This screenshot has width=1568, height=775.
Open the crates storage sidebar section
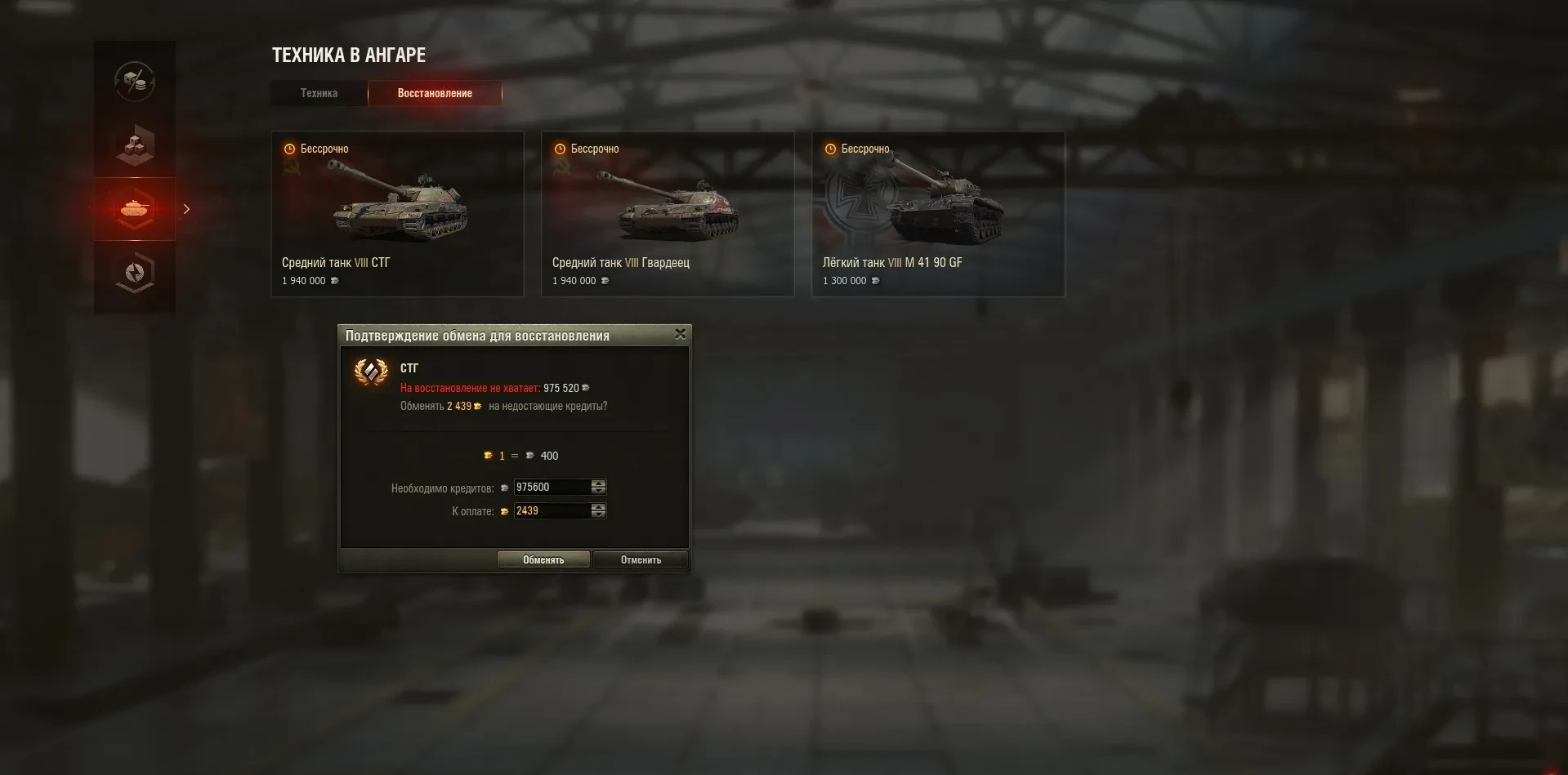pos(135,145)
